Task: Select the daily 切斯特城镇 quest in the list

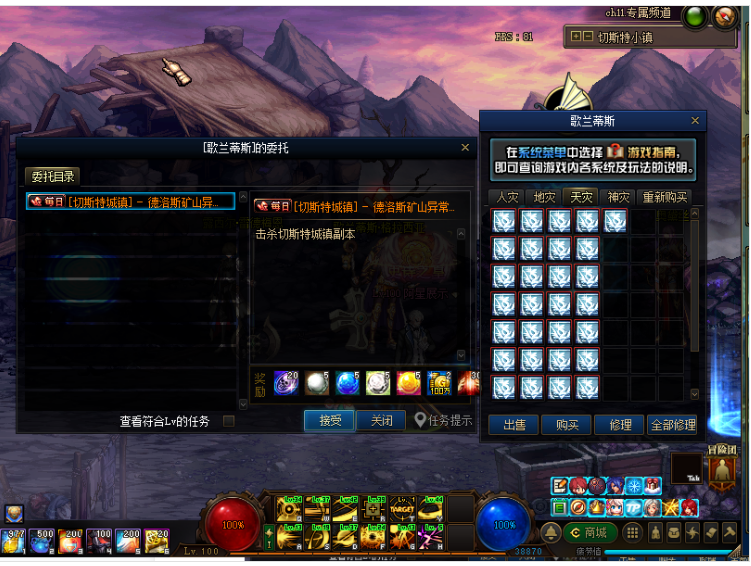Action: point(130,202)
